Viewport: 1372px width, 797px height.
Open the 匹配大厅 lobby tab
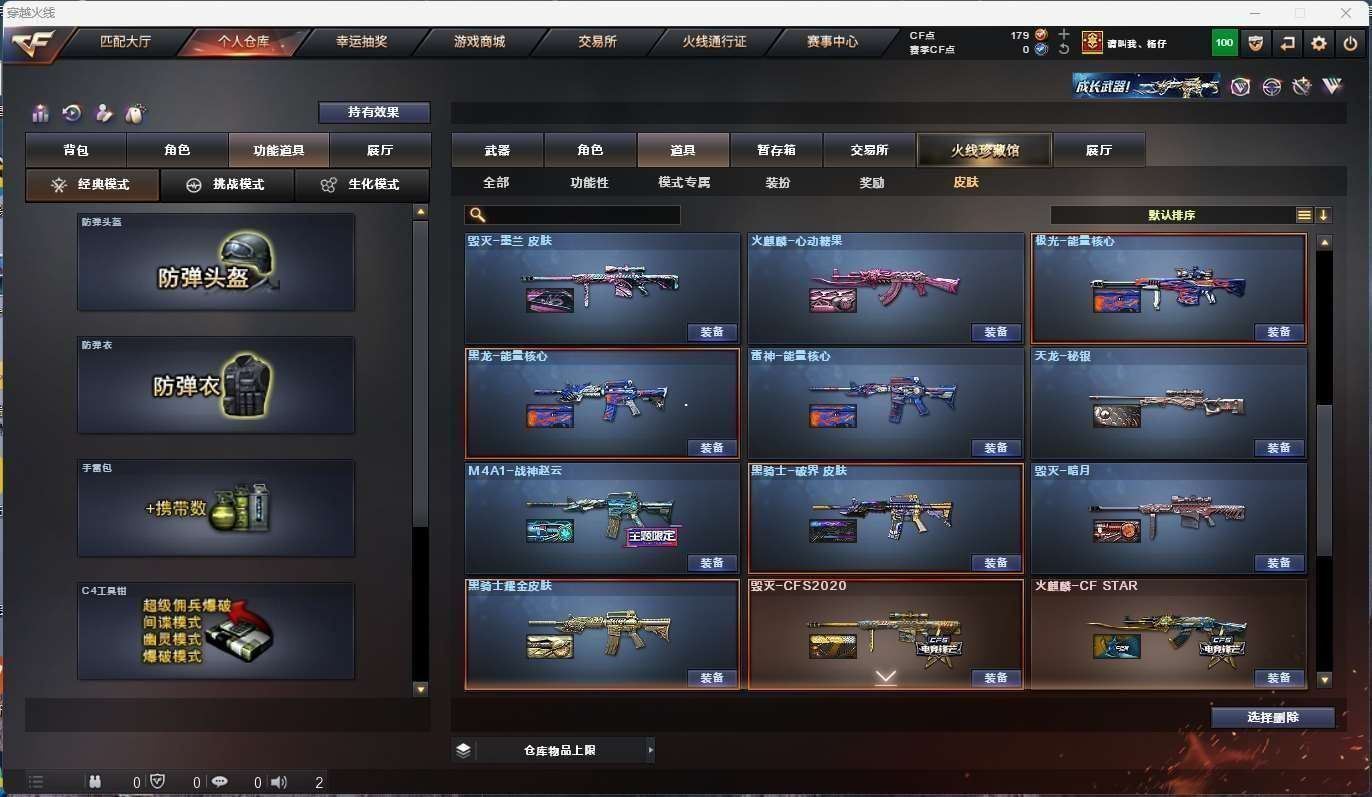pos(122,42)
